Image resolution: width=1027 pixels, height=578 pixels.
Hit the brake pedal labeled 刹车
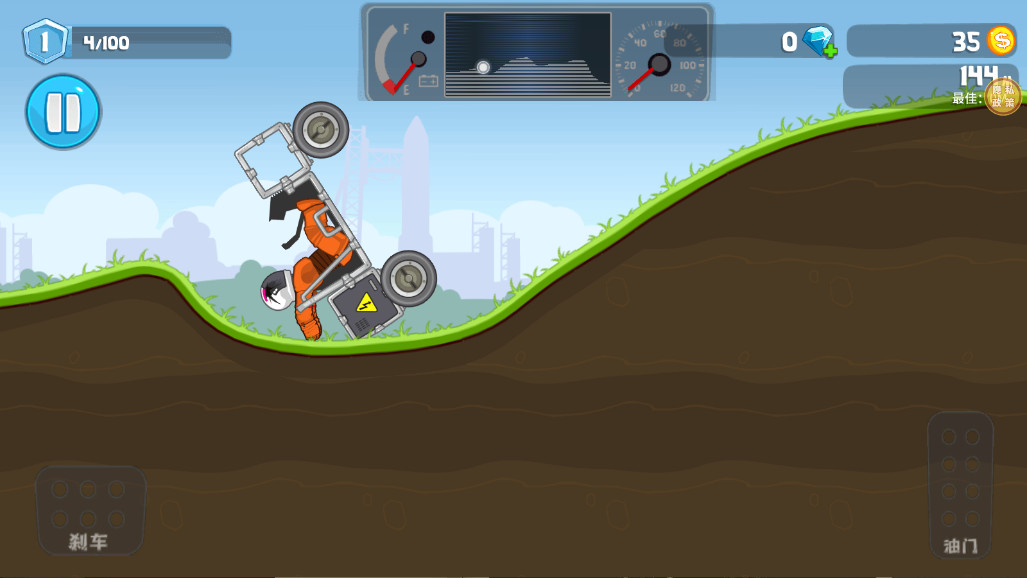[x=89, y=510]
